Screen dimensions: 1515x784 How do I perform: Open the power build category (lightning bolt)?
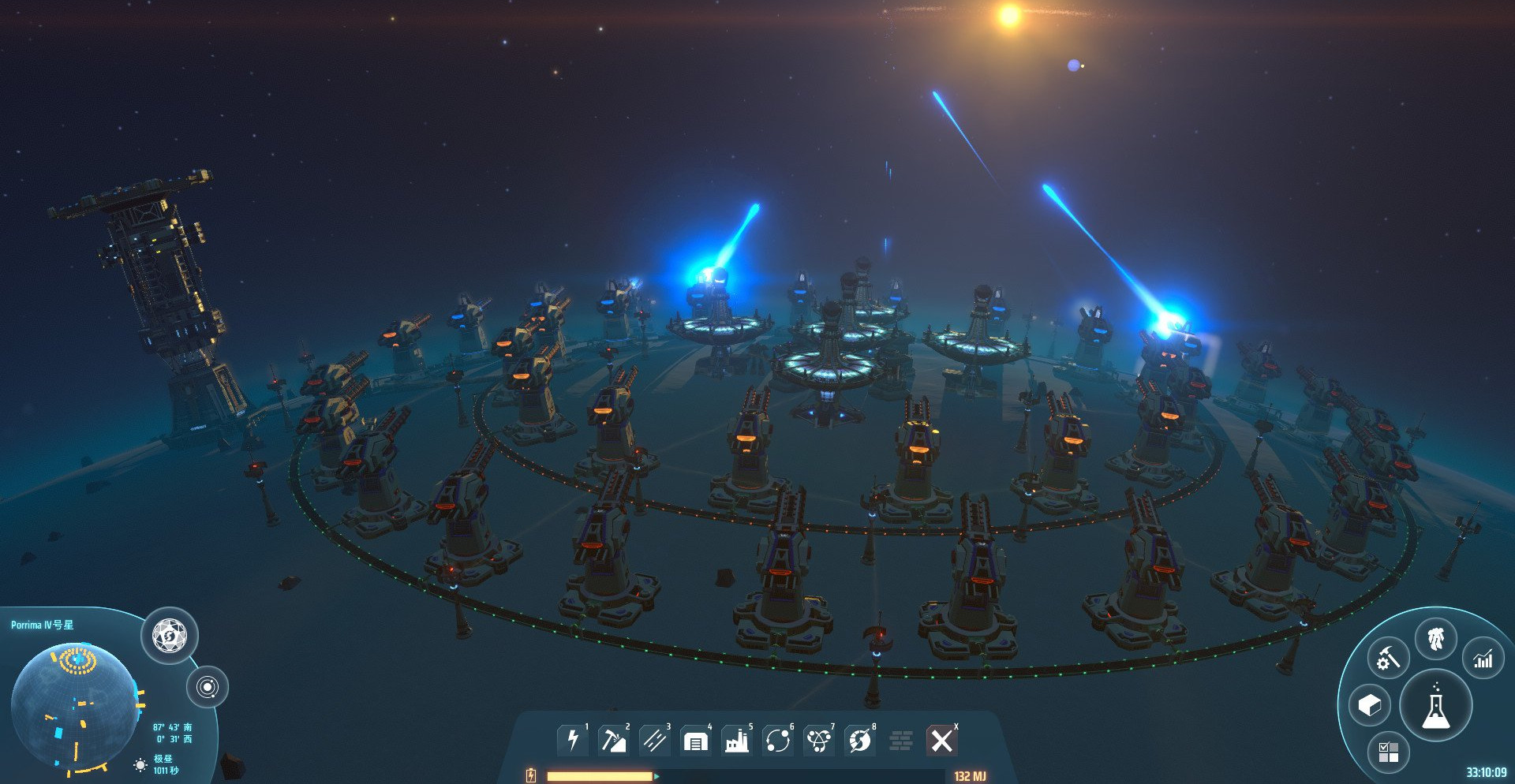[x=573, y=741]
